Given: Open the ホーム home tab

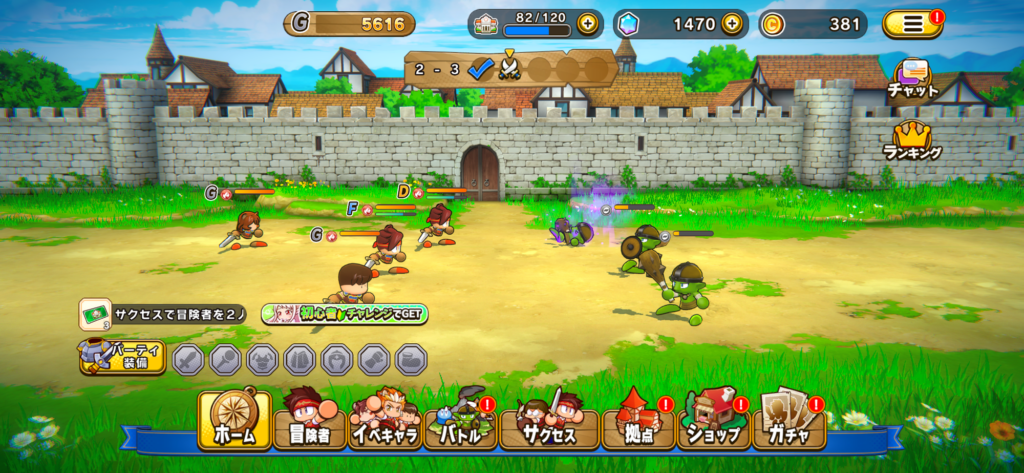Looking at the screenshot, I should [234, 420].
